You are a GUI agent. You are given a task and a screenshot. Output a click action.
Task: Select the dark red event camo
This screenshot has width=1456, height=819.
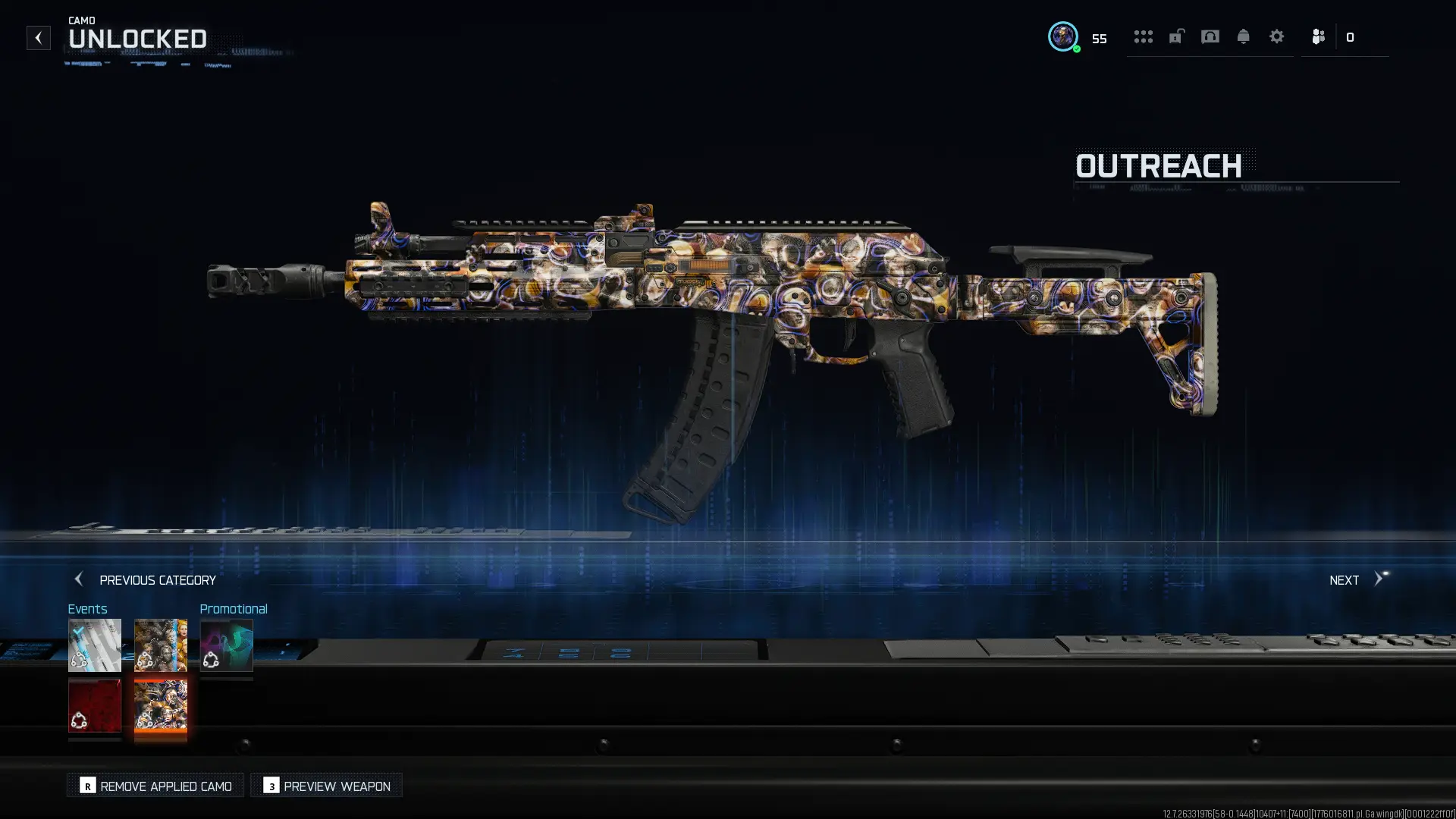pyautogui.click(x=95, y=705)
